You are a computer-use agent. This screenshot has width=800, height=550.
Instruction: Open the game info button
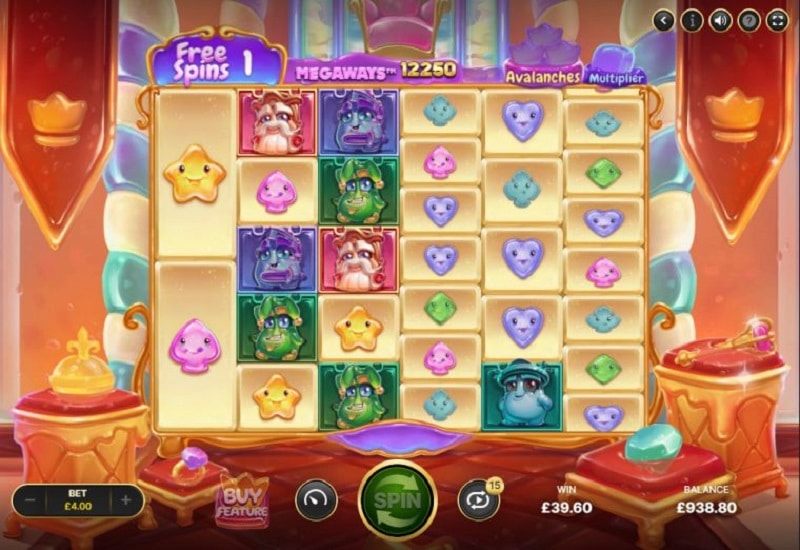point(692,20)
